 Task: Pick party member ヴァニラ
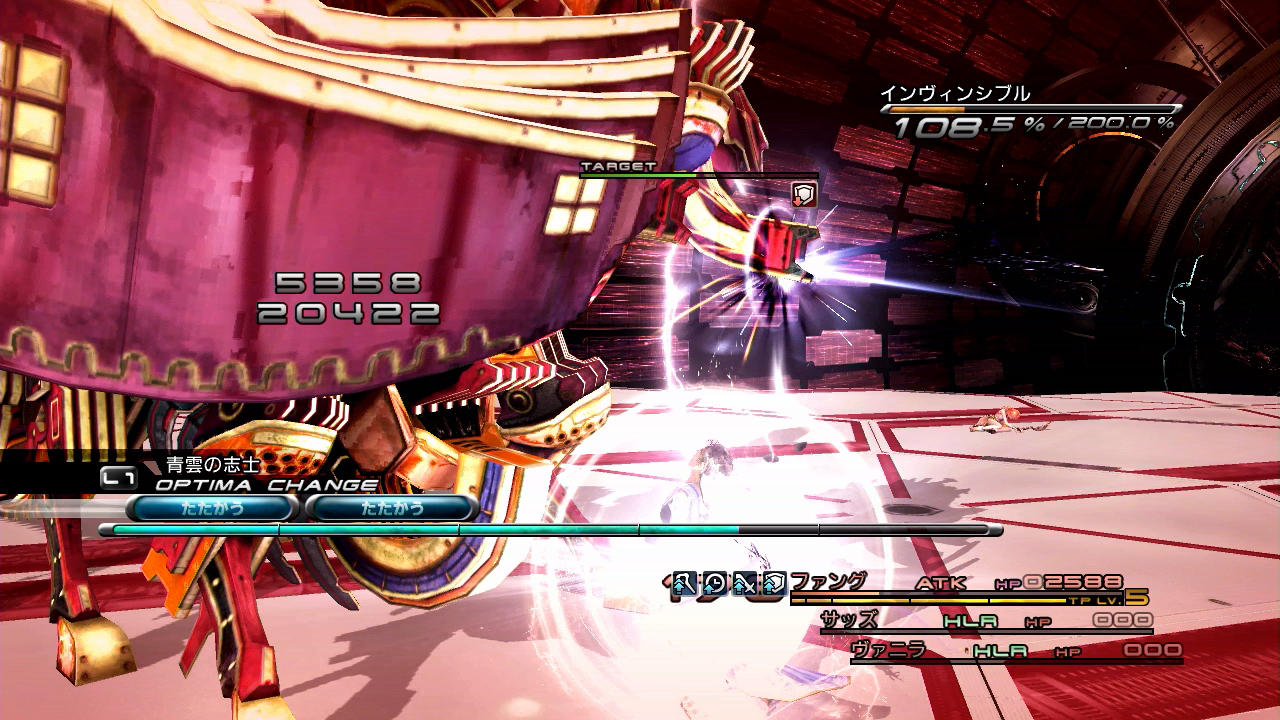(x=886, y=650)
